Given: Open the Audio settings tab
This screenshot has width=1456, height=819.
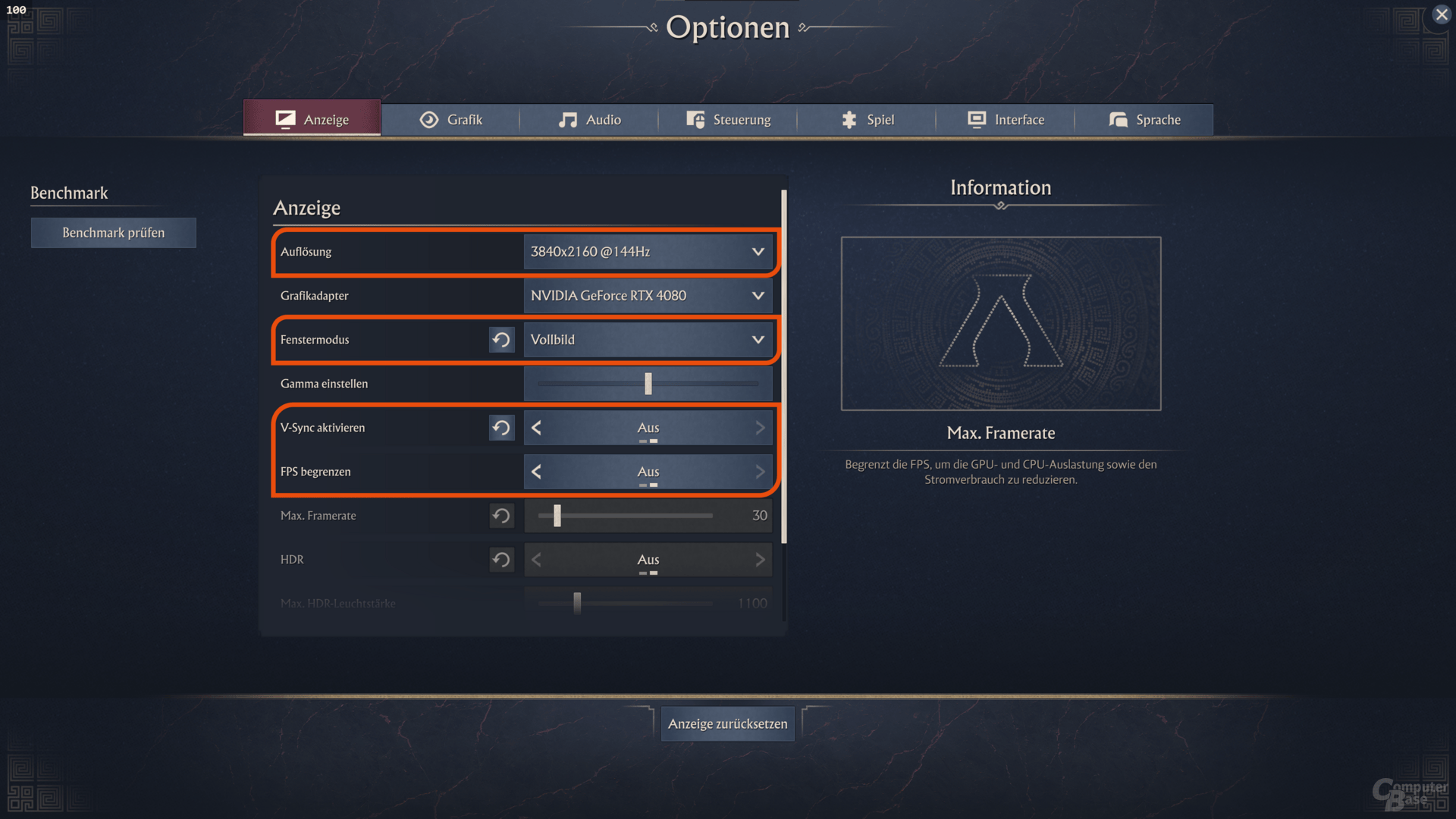Looking at the screenshot, I should (x=589, y=120).
